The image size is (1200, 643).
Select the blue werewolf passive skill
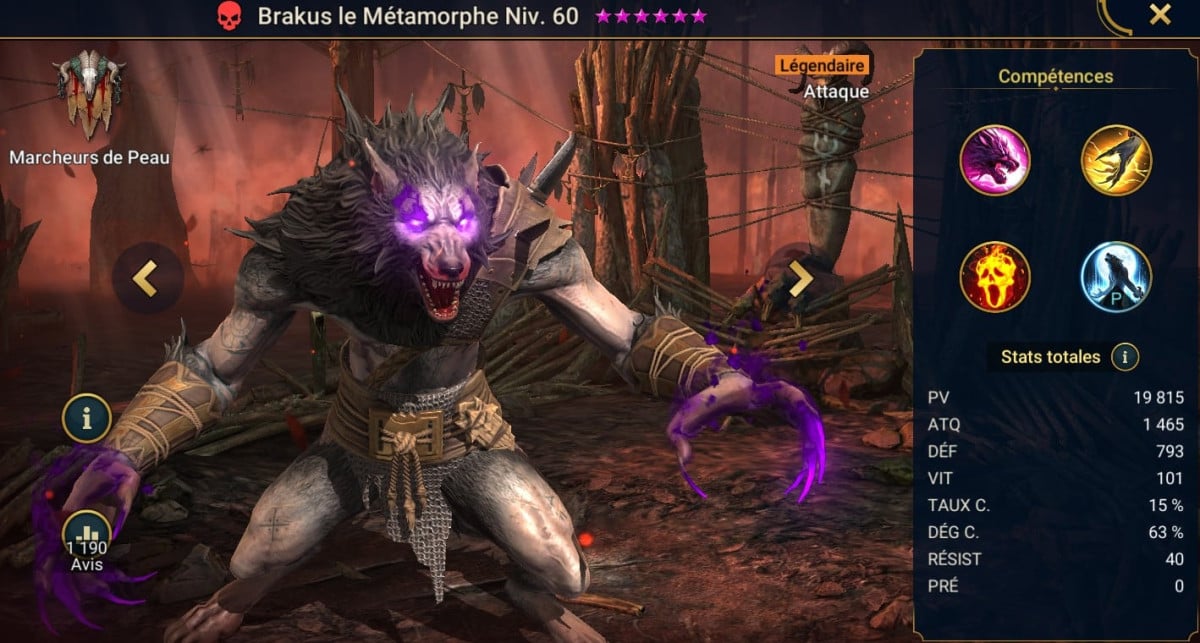click(1116, 276)
